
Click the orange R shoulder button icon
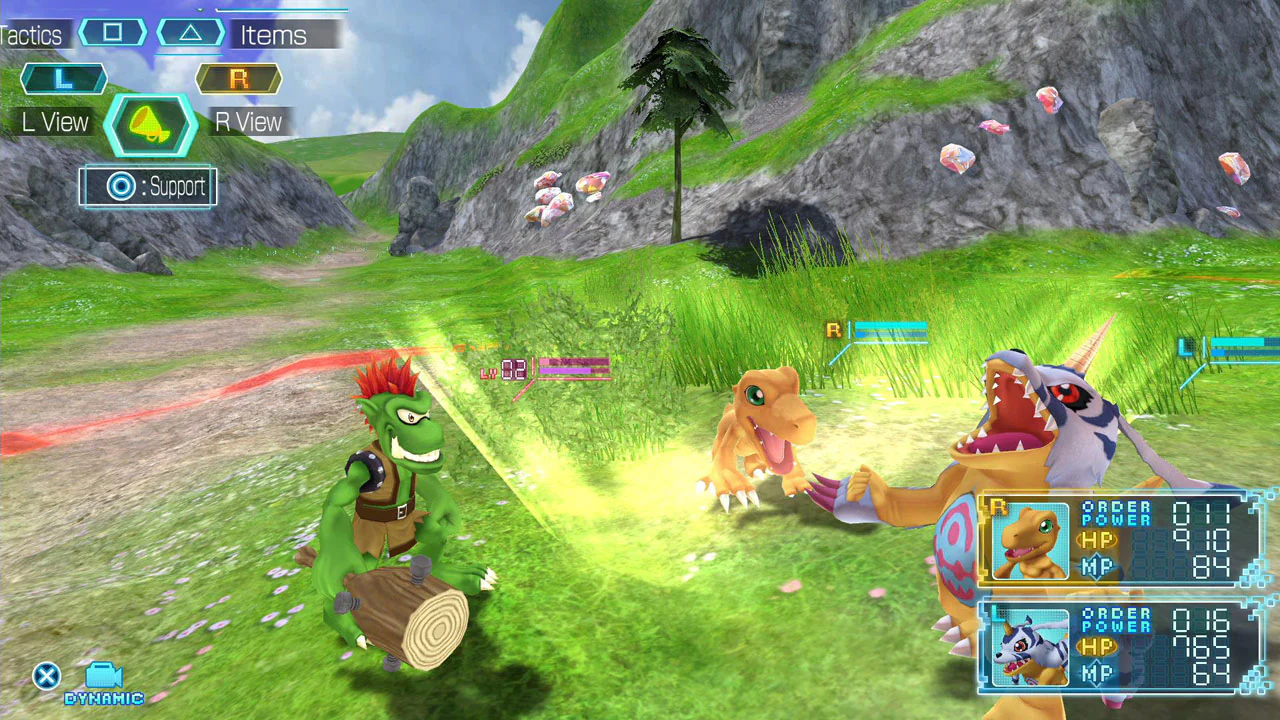pos(238,79)
